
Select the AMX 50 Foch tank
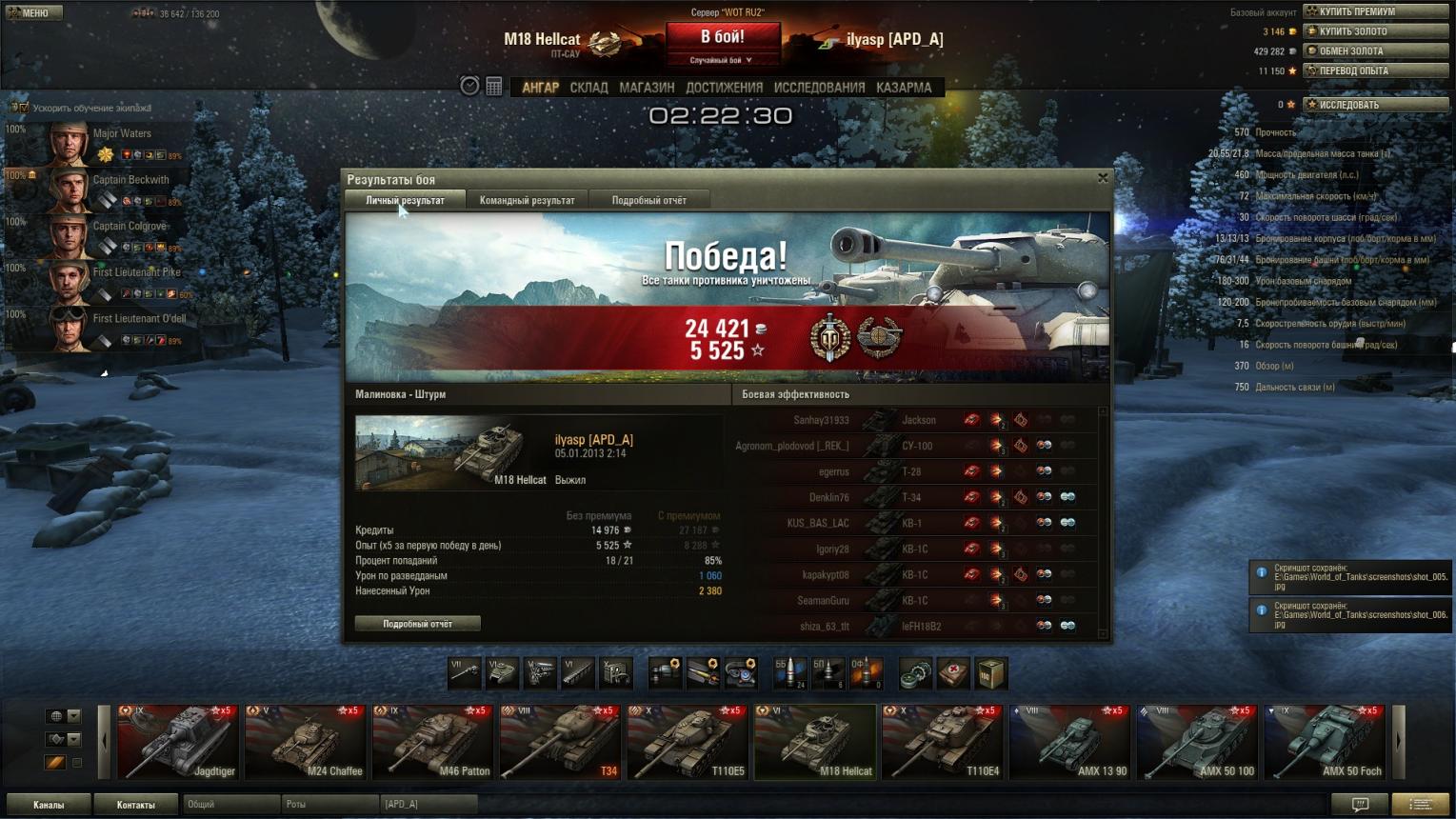(x=1324, y=743)
